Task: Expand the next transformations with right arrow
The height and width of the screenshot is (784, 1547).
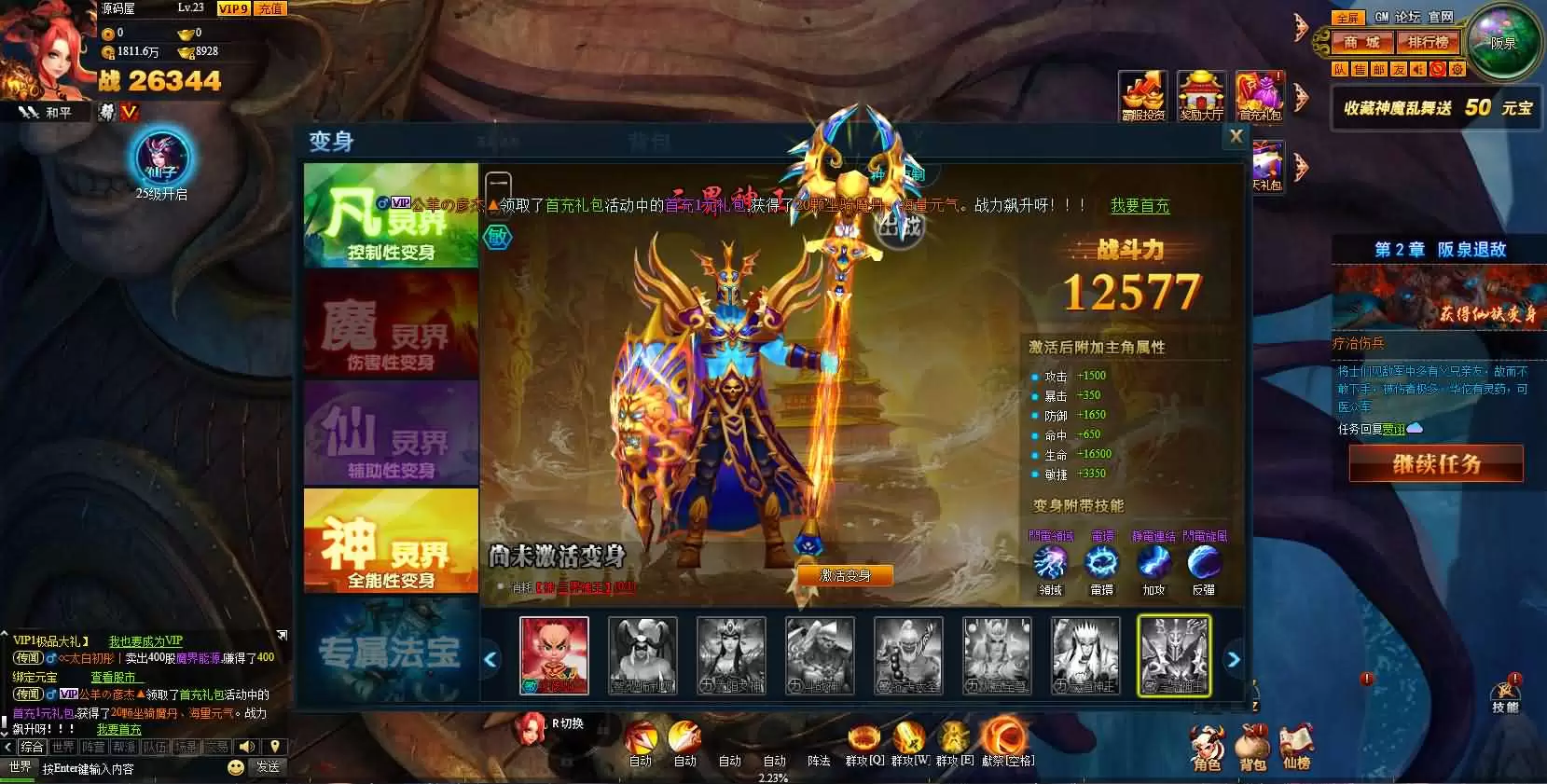Action: tap(1233, 658)
